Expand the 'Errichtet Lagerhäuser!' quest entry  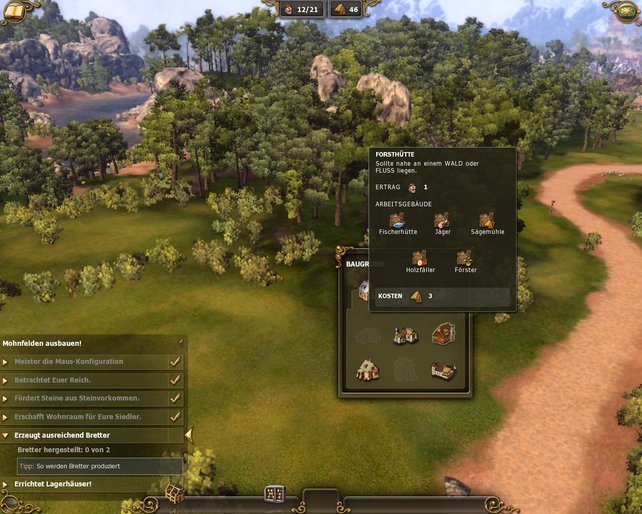[6, 484]
